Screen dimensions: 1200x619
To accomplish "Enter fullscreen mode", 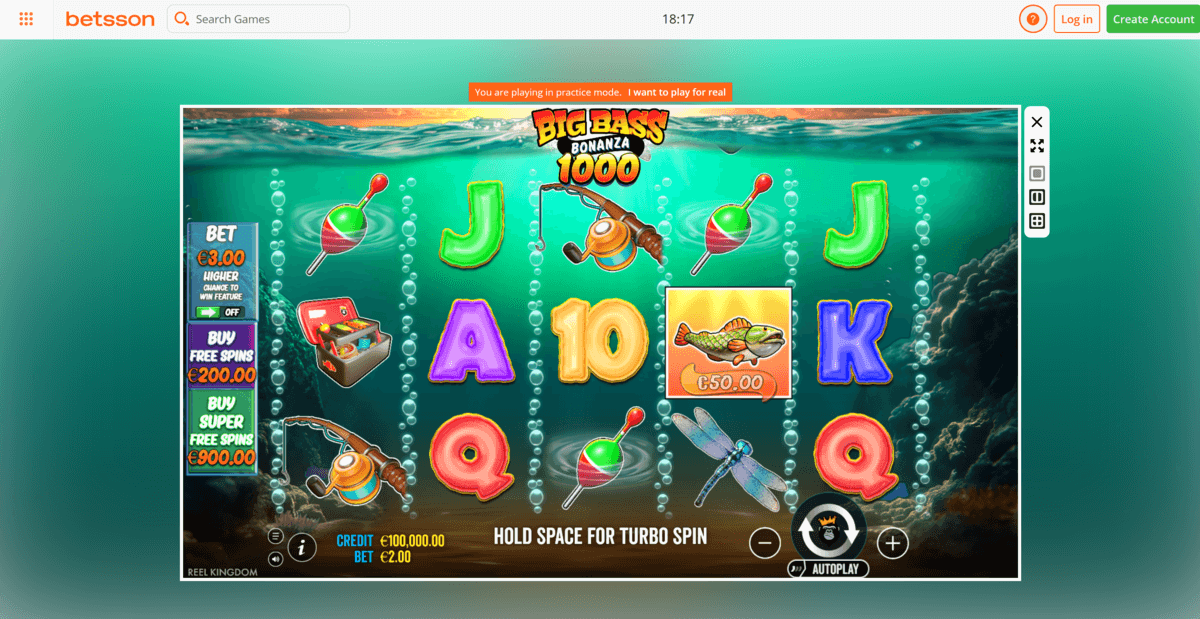I will 1037,146.
